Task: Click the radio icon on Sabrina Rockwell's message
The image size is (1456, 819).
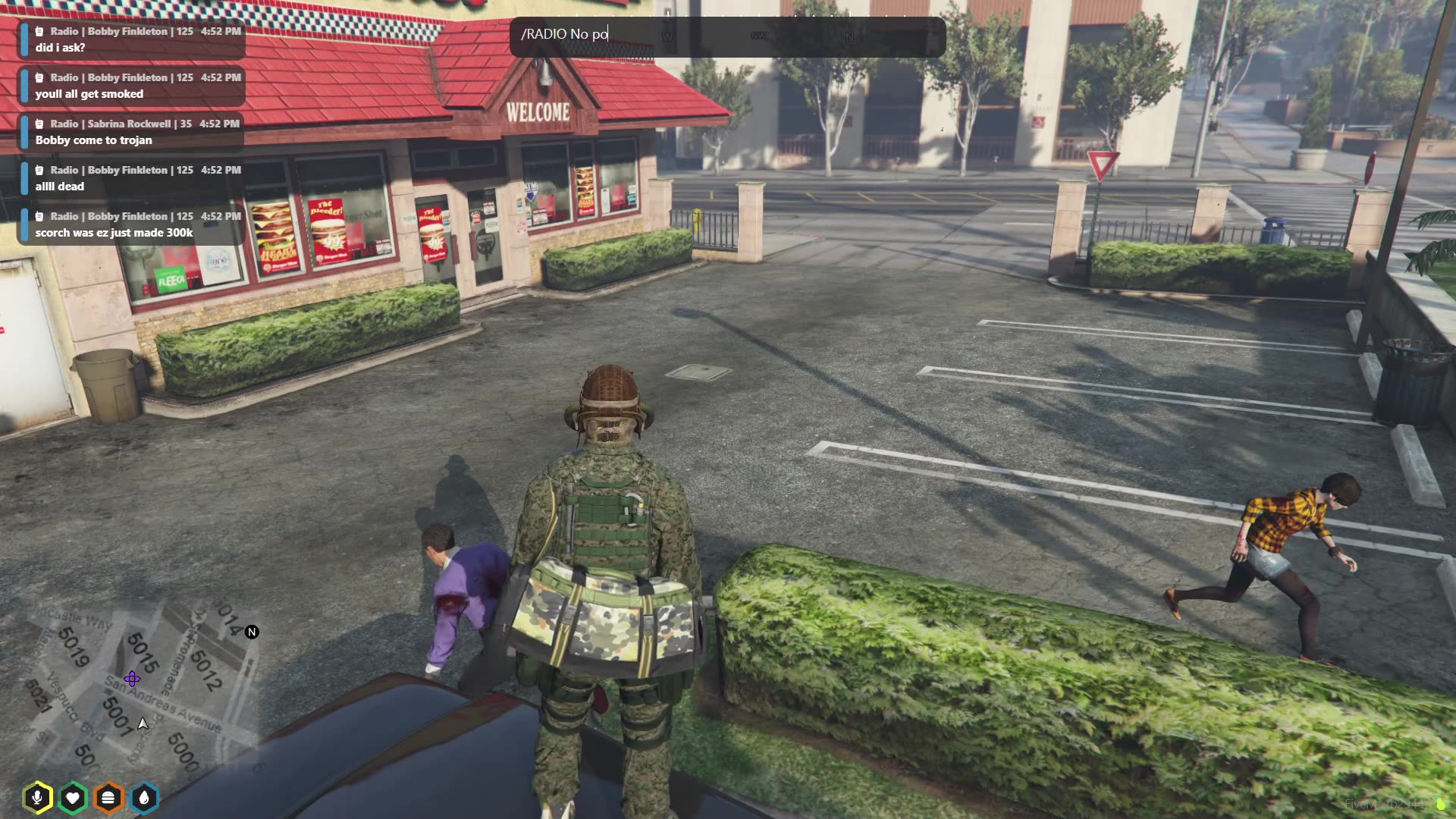Action: coord(39,124)
